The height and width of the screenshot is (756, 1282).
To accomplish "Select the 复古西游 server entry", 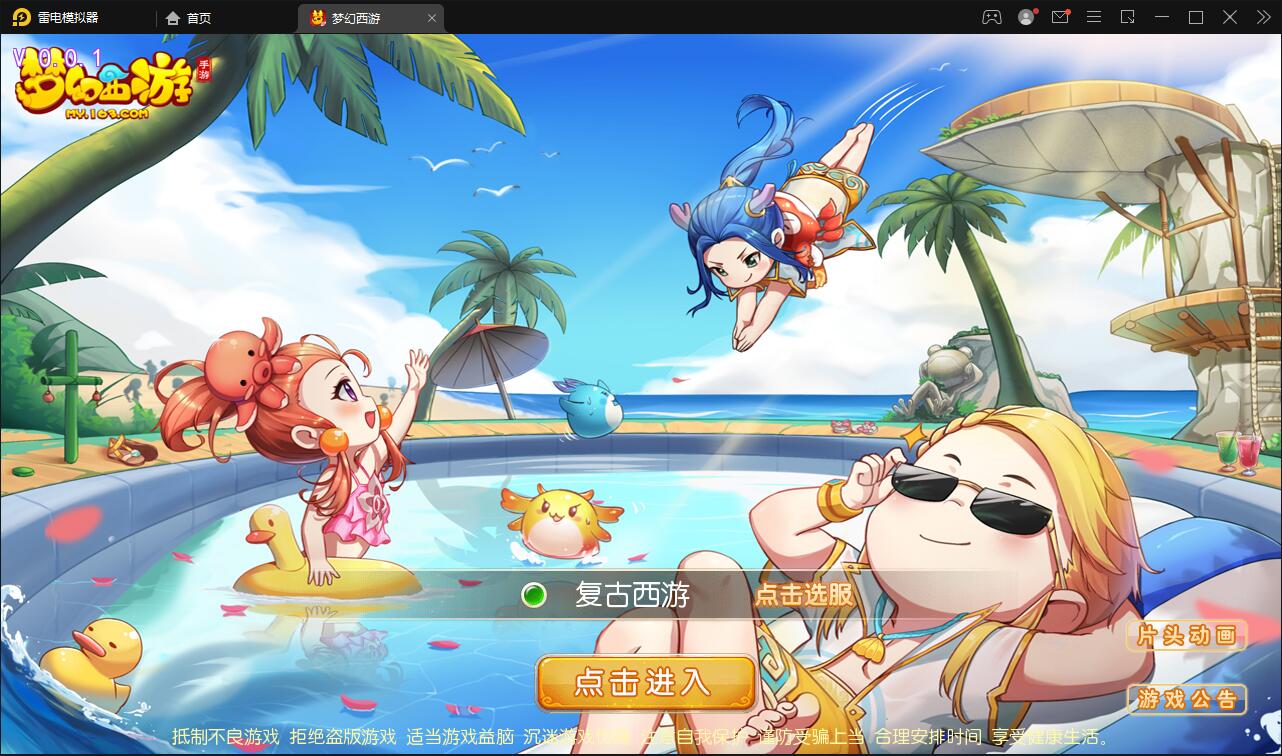I will pos(633,594).
